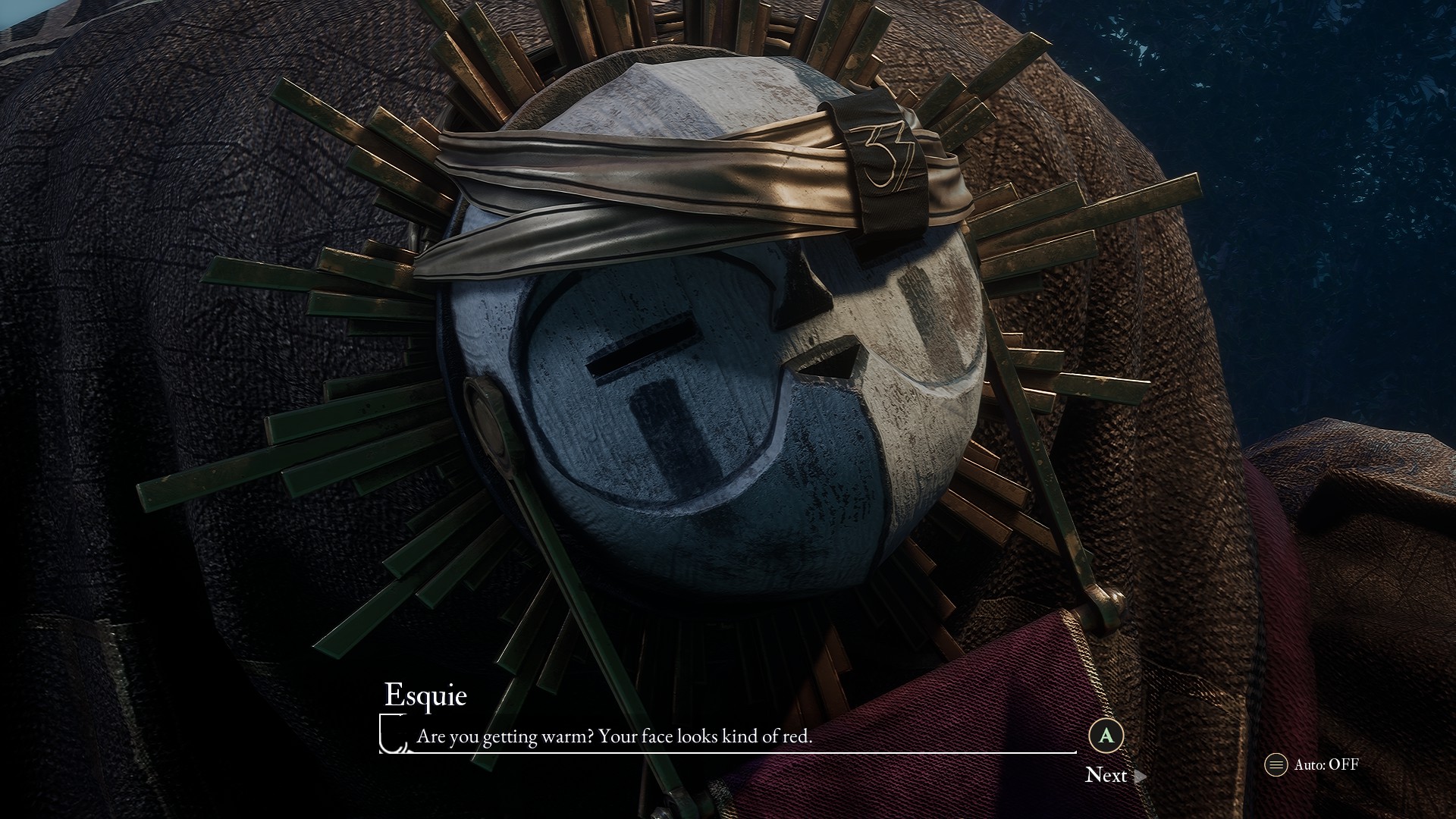The width and height of the screenshot is (1456, 819).
Task: Toggle the Auto: OFF dialogue setting
Action: (x=1313, y=764)
